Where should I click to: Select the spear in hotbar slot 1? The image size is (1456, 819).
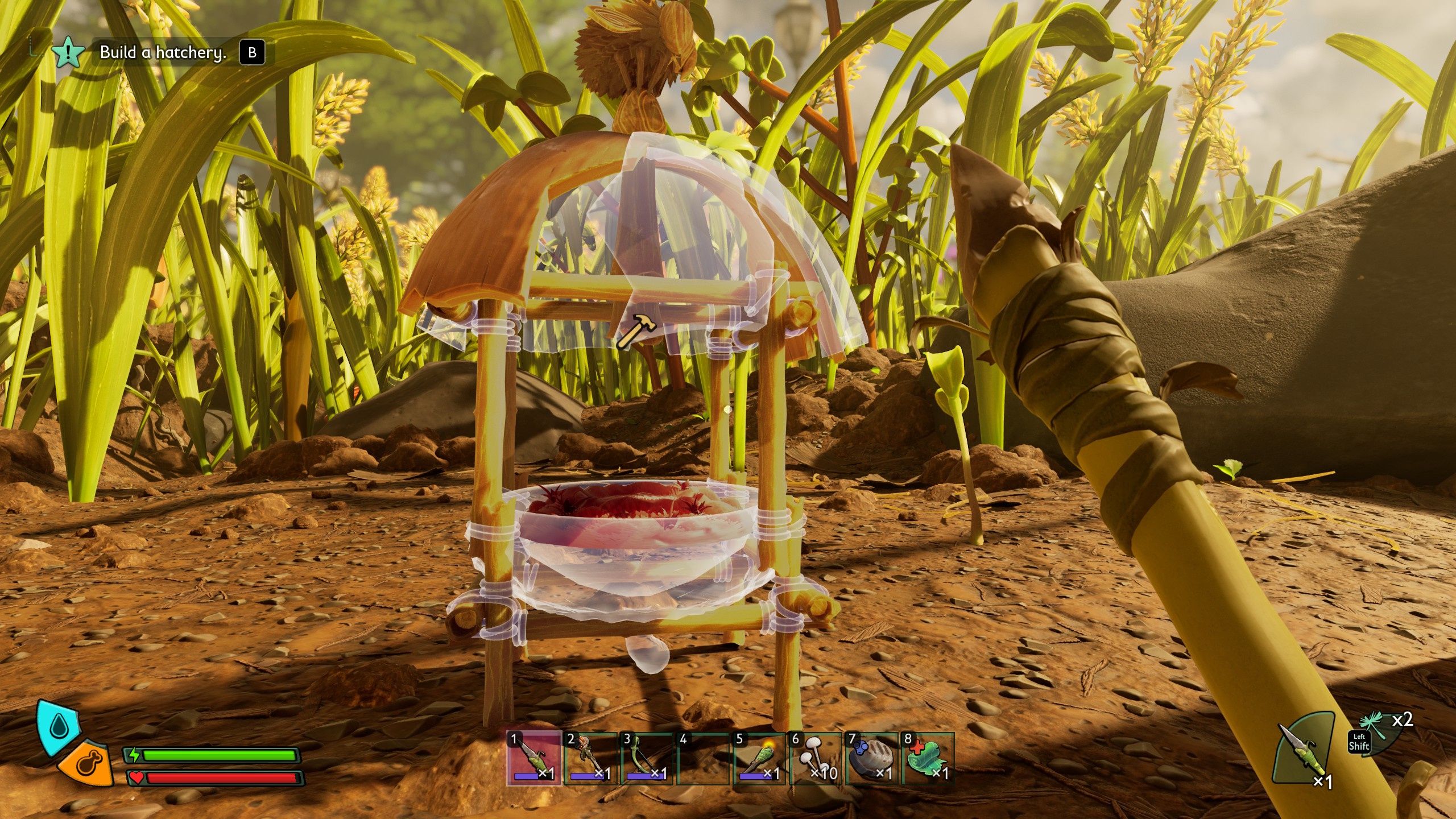point(533,758)
